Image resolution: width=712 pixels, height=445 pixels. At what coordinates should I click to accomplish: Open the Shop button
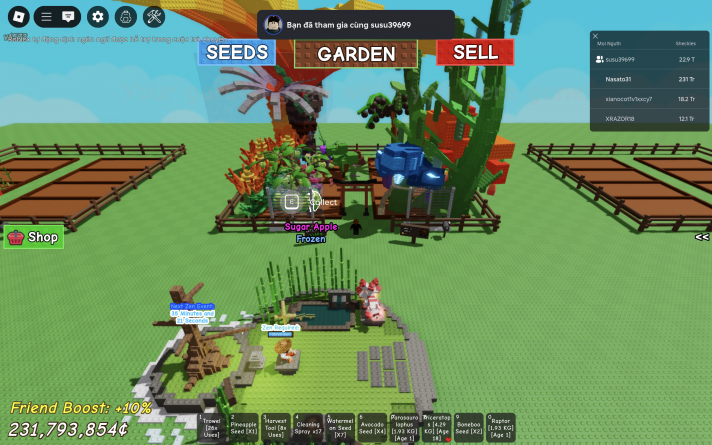pos(34,237)
